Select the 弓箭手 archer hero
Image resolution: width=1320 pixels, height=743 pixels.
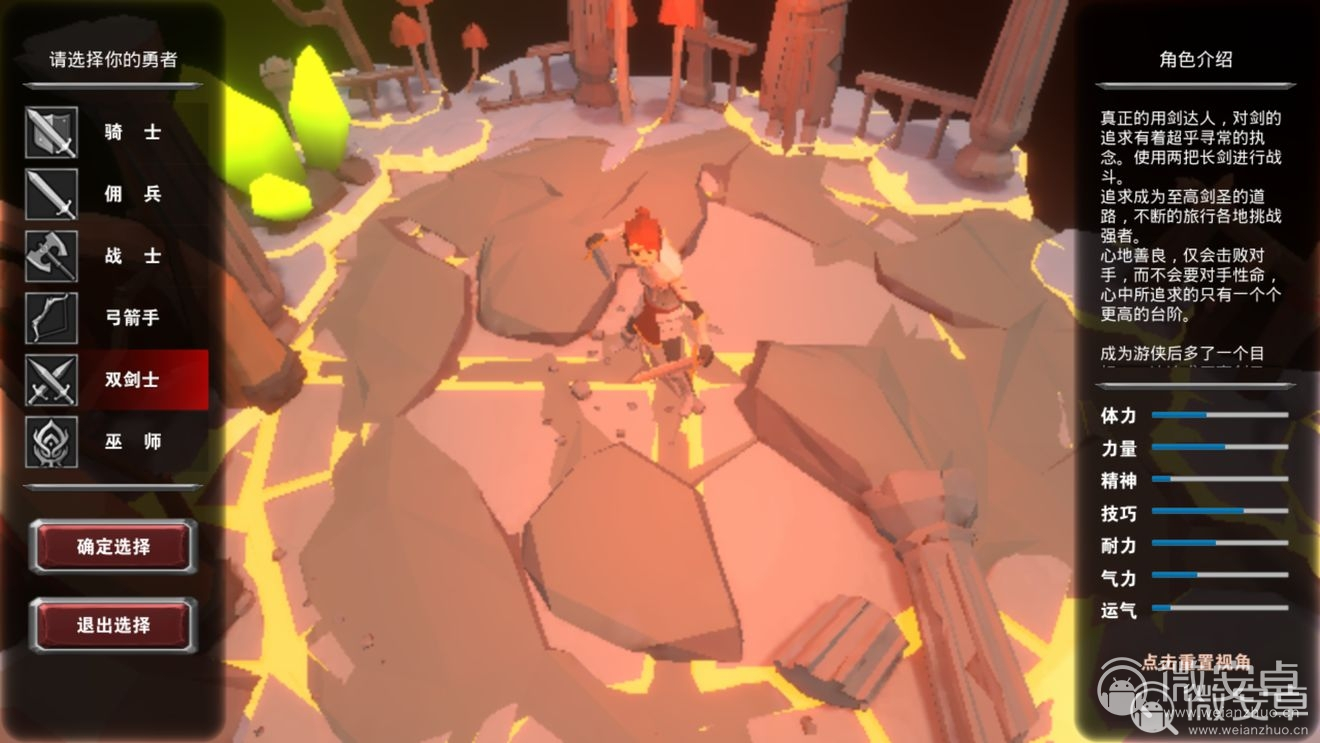click(133, 318)
